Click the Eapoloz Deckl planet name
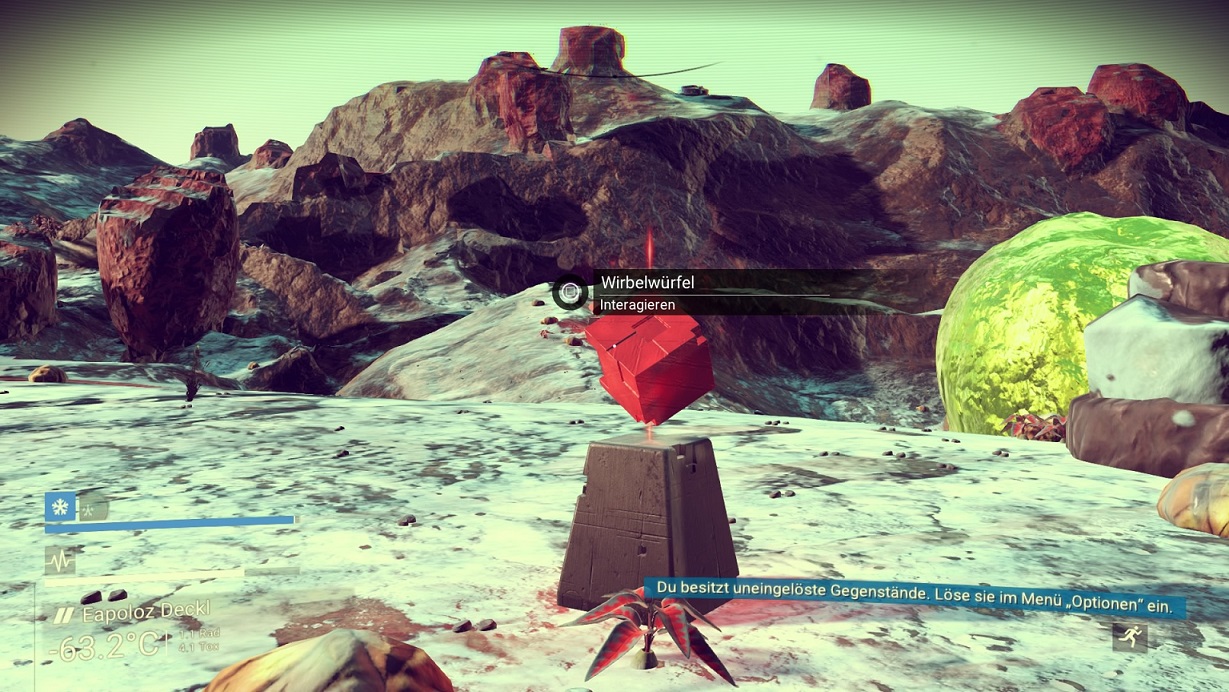 145,612
